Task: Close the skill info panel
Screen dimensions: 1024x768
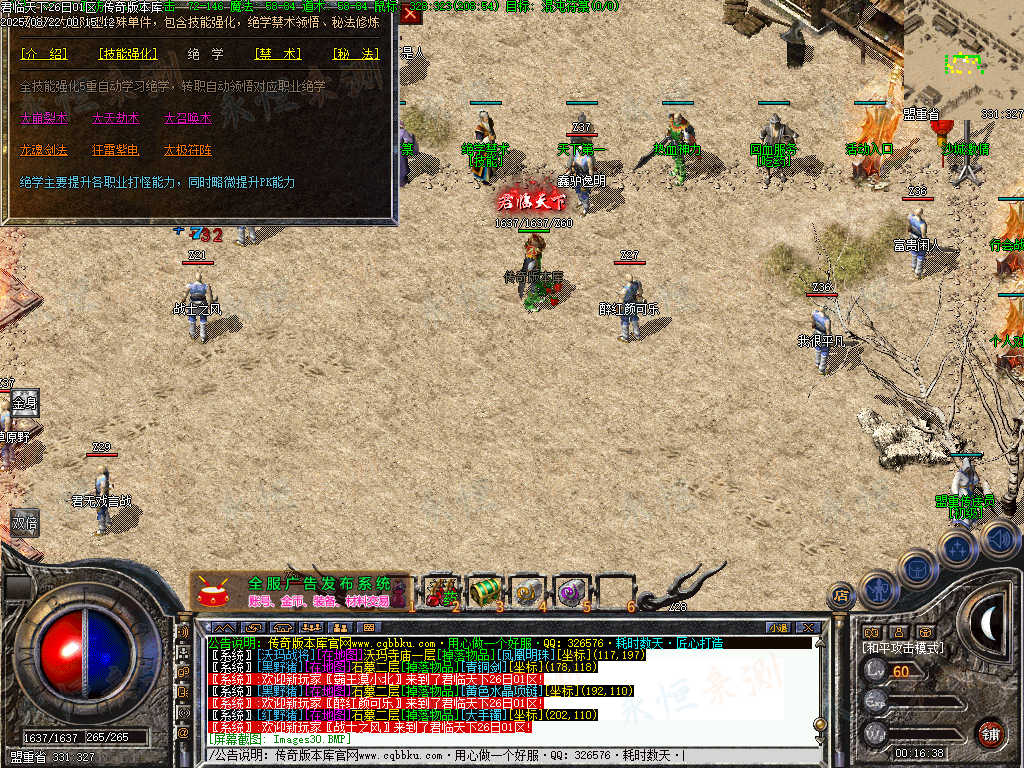Action: (x=411, y=15)
